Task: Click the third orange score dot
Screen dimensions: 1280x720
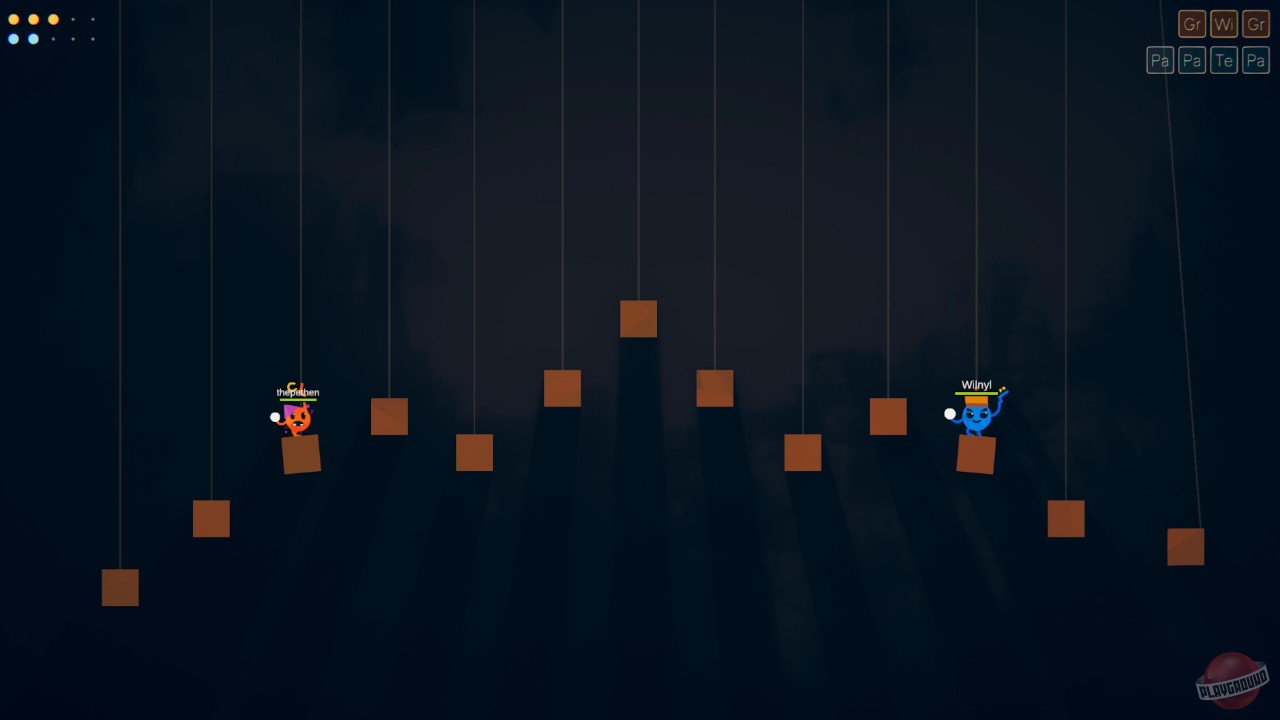Action: tap(54, 18)
